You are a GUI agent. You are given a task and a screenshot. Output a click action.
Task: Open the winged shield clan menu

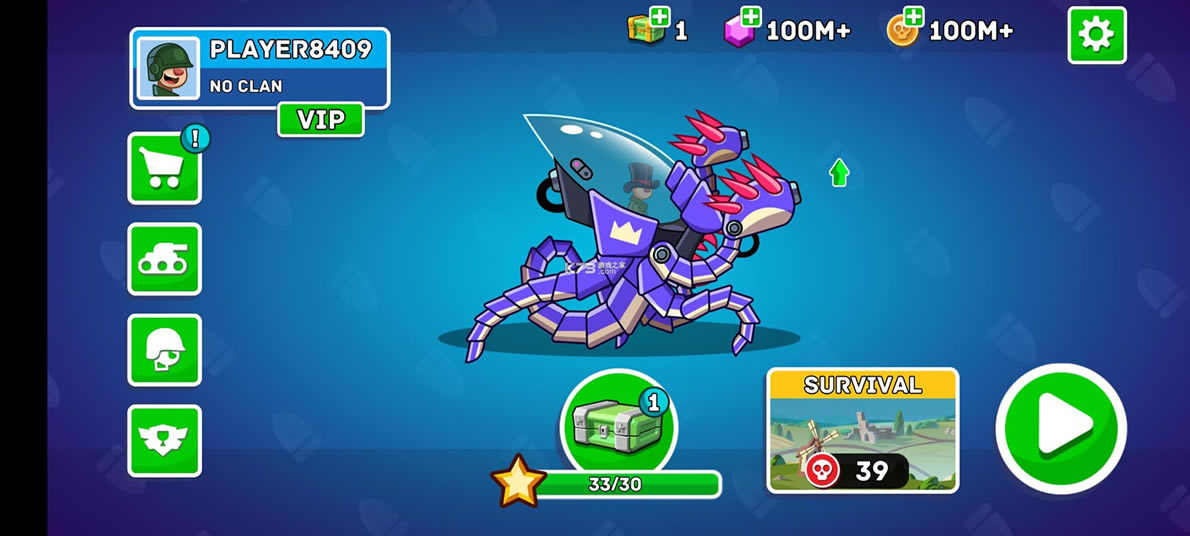pos(164,440)
